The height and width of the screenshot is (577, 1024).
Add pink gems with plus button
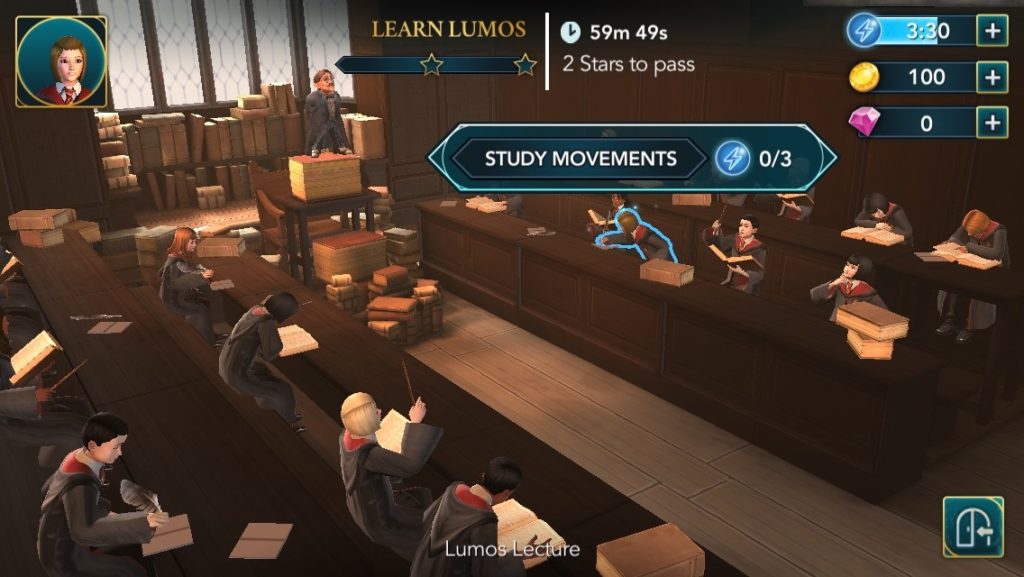pos(992,123)
